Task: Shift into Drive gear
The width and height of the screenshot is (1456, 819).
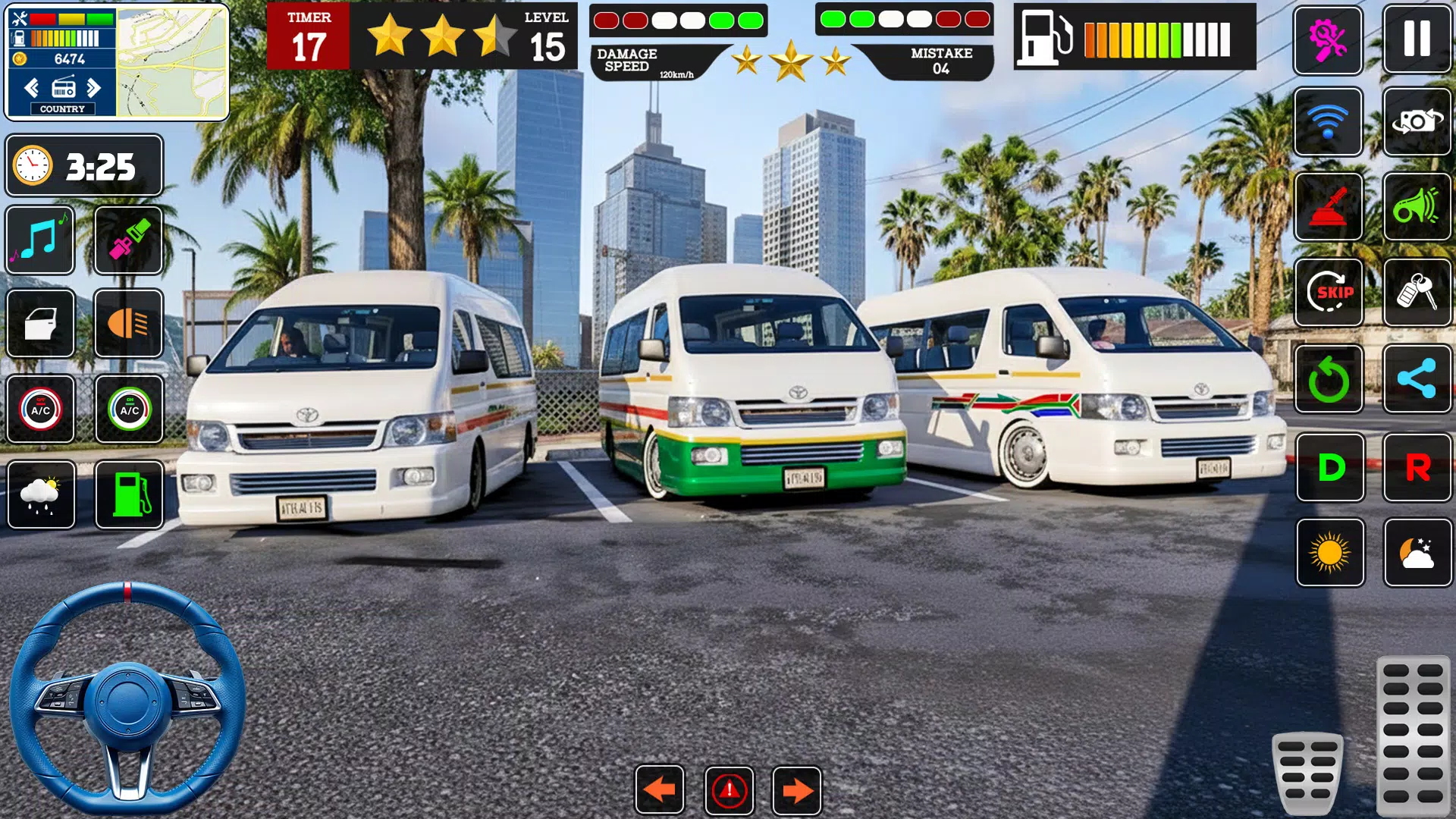Action: [x=1330, y=467]
